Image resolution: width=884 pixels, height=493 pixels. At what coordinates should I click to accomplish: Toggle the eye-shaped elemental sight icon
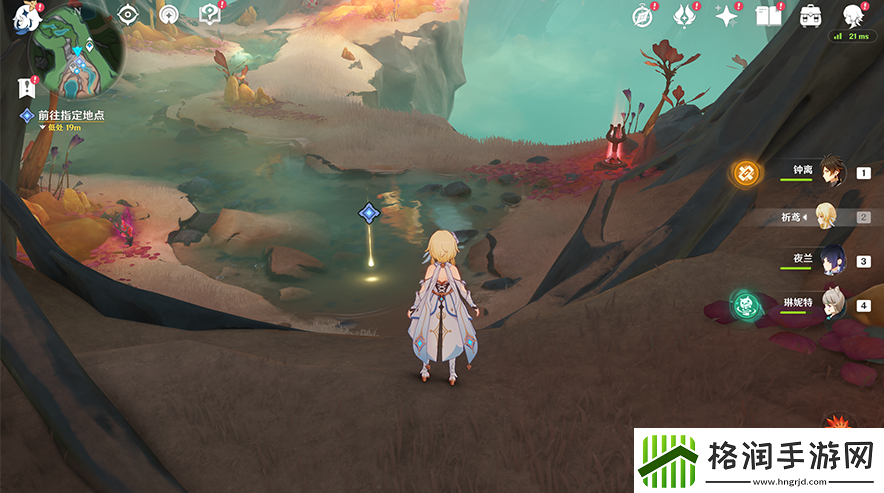coord(128,14)
